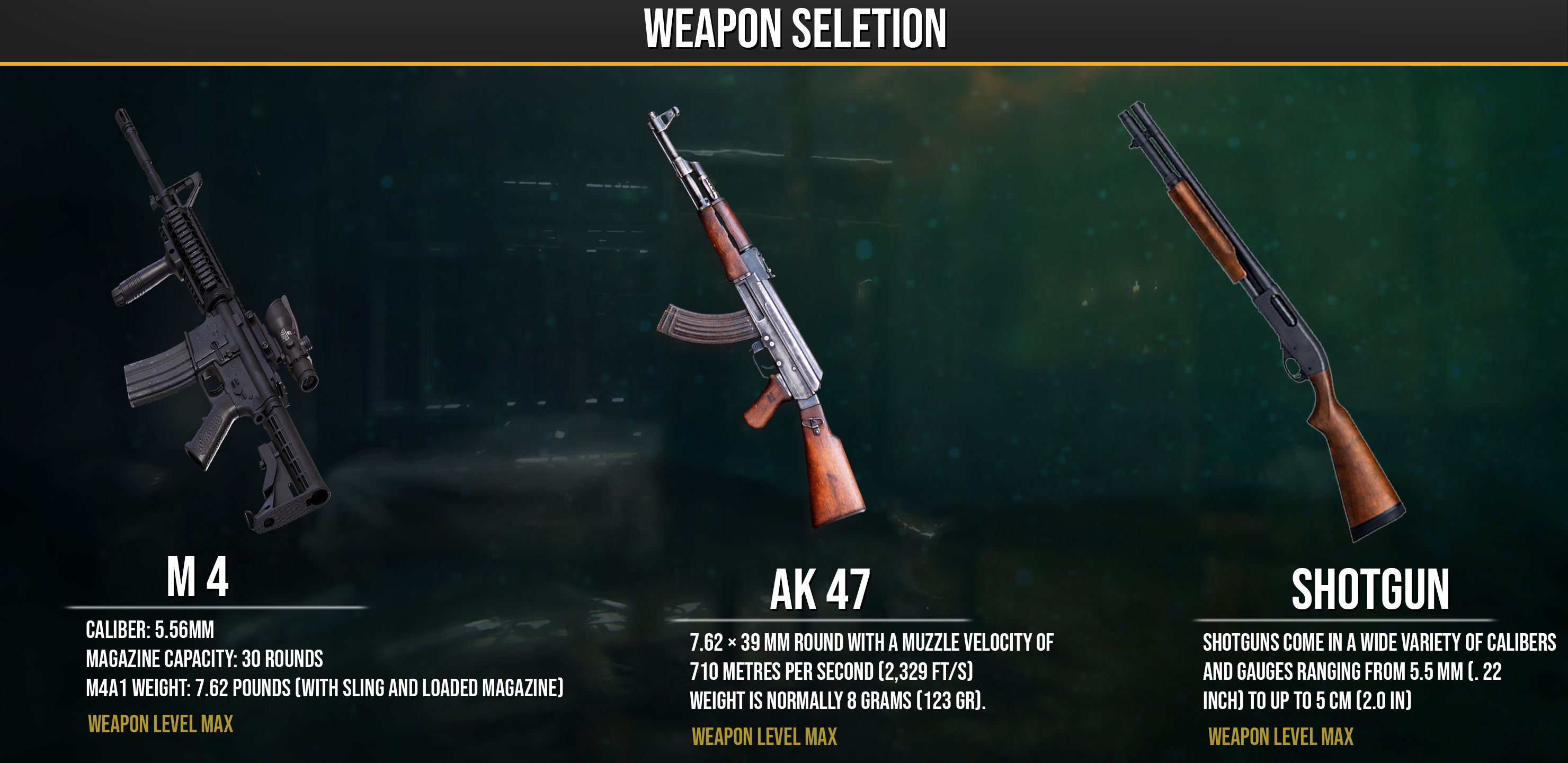Screen dimensions: 1568x763
Task: Click the M 4 weapon name
Action: click(x=198, y=577)
